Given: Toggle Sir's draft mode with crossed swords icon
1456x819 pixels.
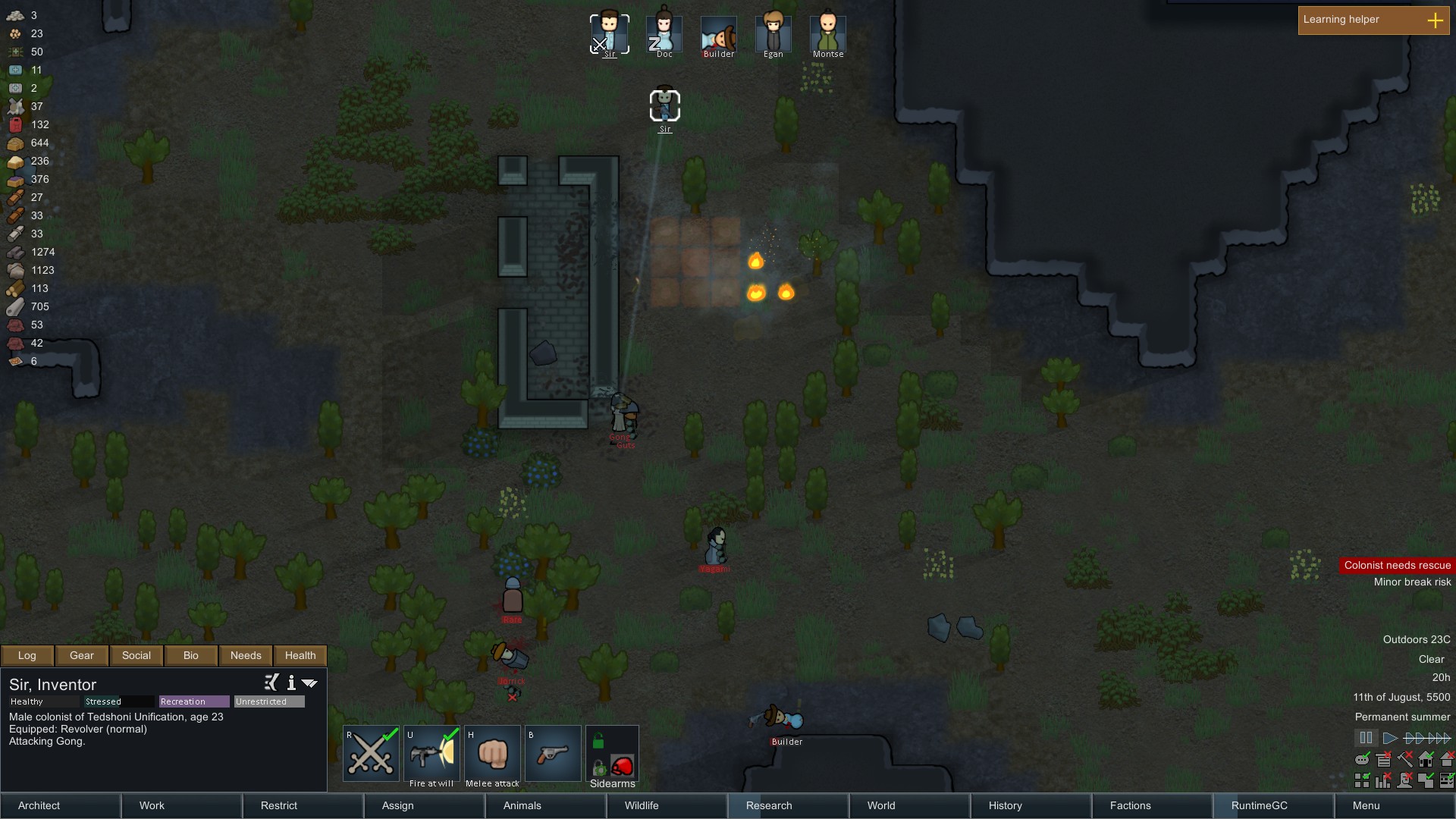Looking at the screenshot, I should click(x=371, y=753).
